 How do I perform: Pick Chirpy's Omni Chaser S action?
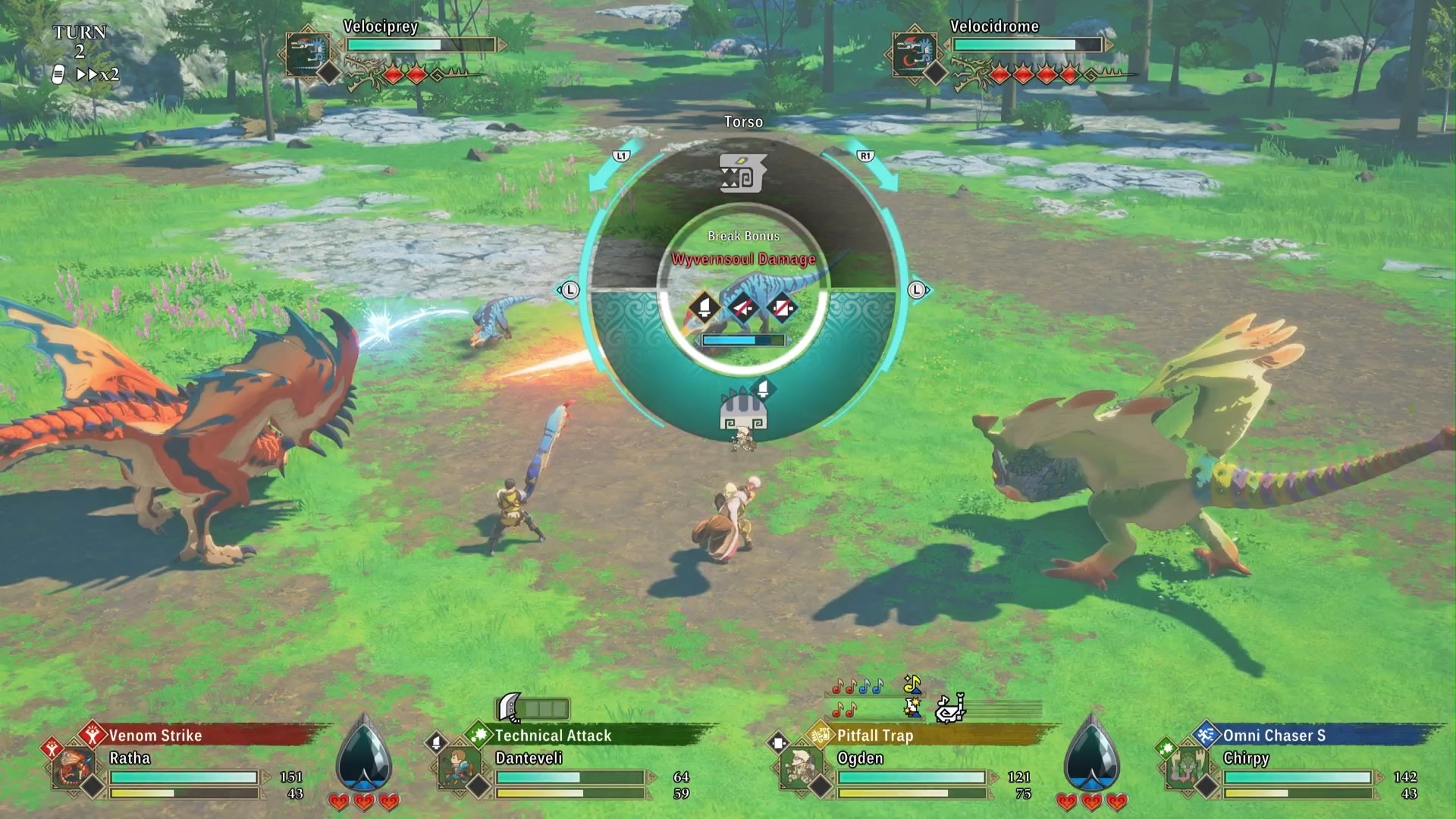tap(1274, 736)
